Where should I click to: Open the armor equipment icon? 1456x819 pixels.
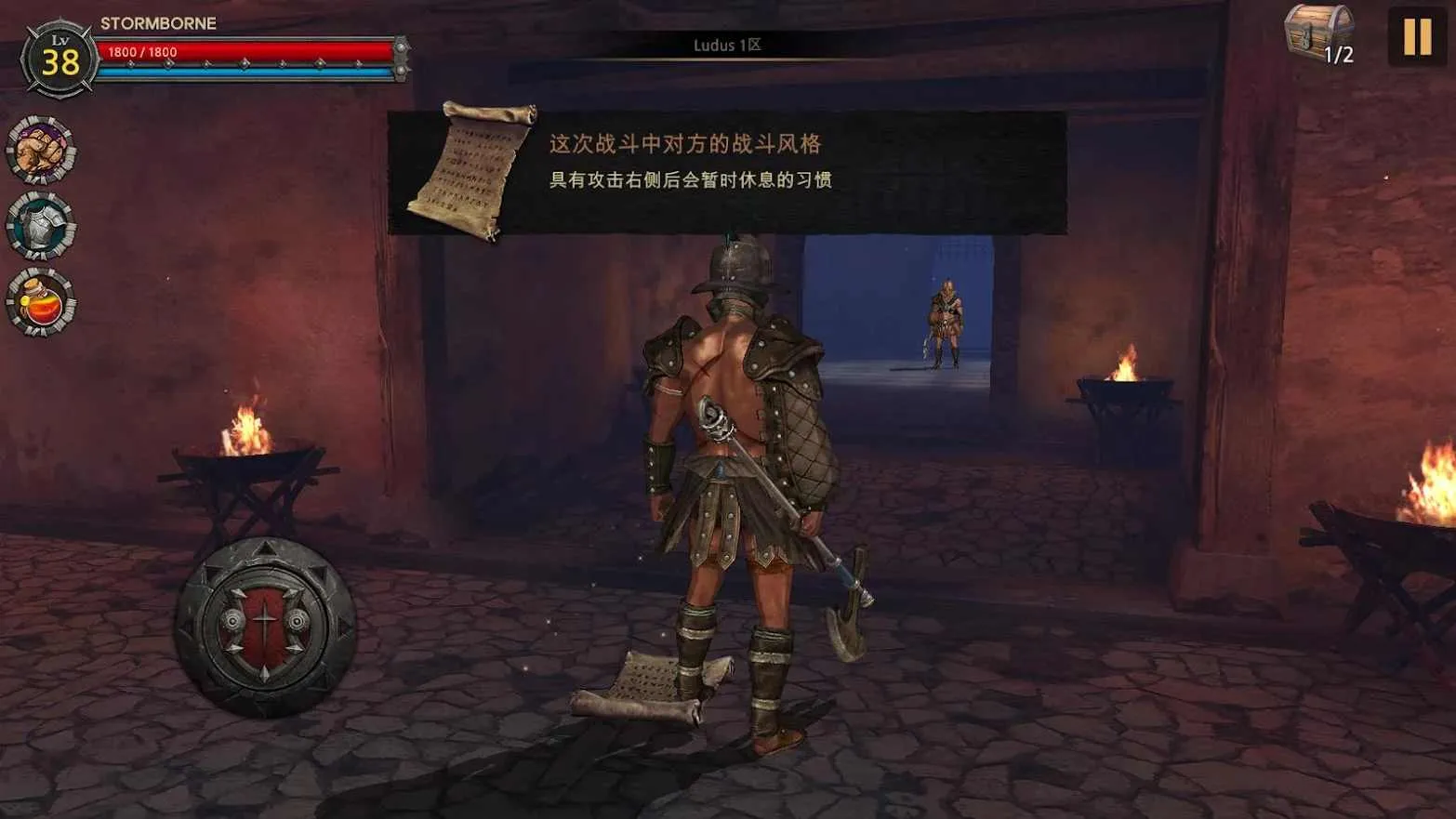(x=37, y=225)
